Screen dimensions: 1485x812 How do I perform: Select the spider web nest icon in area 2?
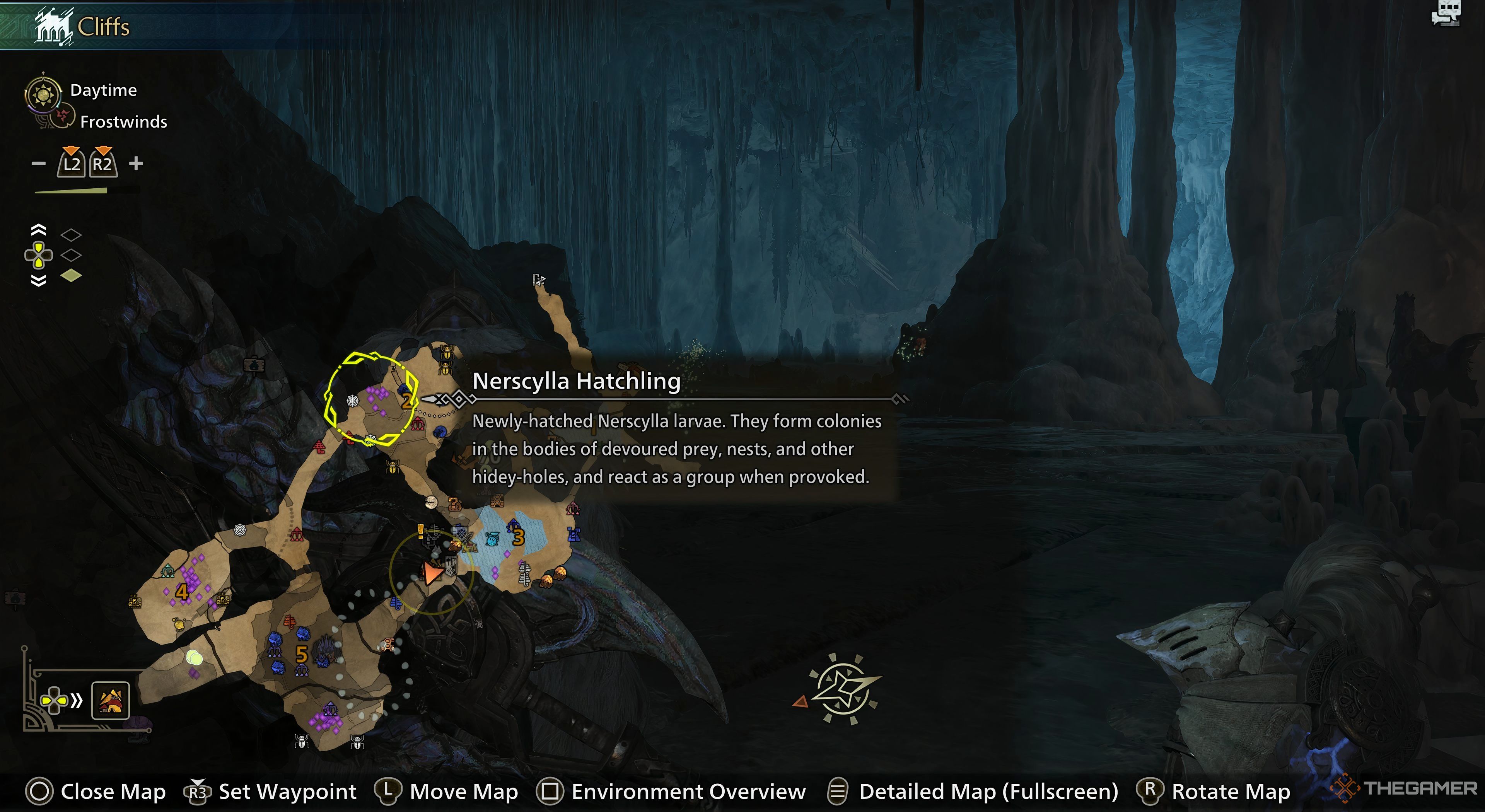pyautogui.click(x=353, y=401)
